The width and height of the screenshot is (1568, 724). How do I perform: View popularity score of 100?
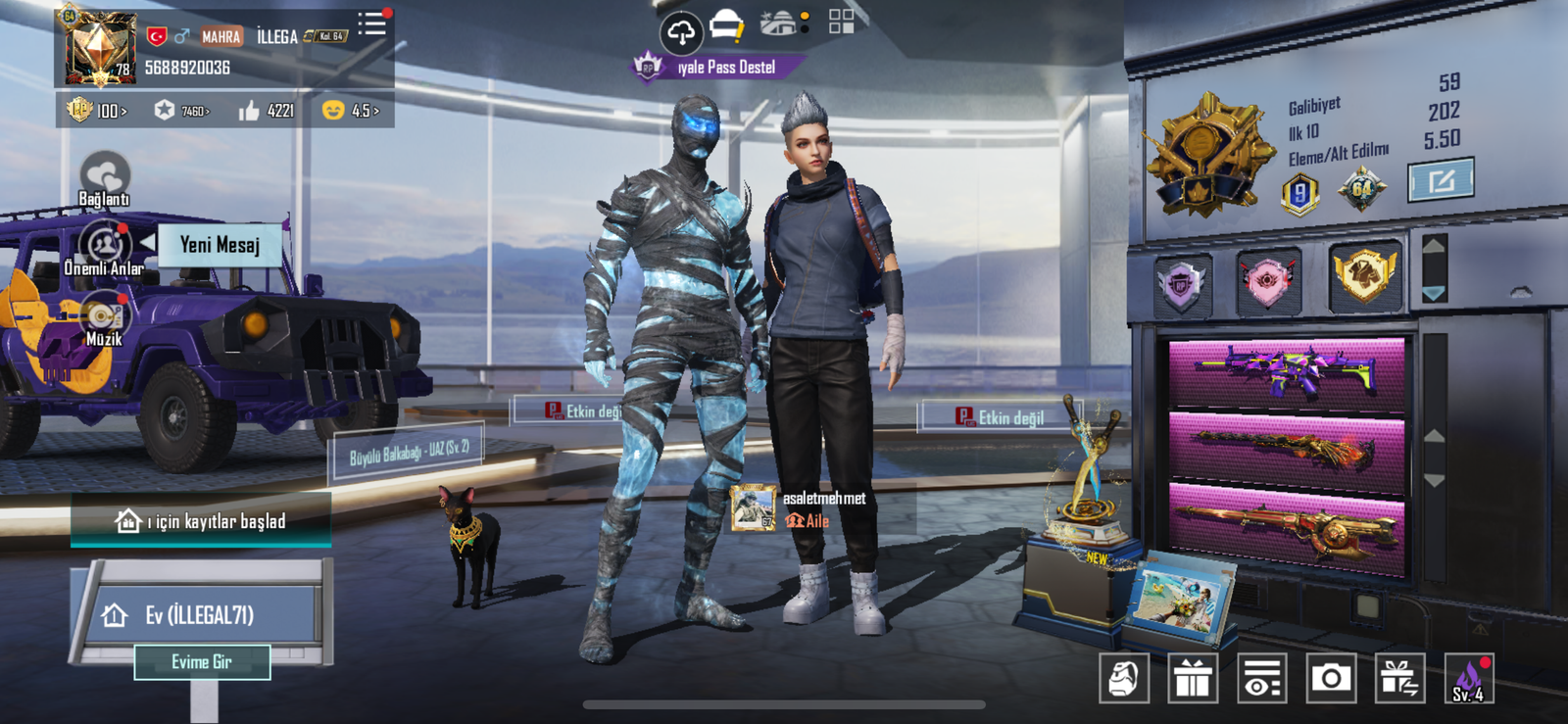(x=97, y=111)
